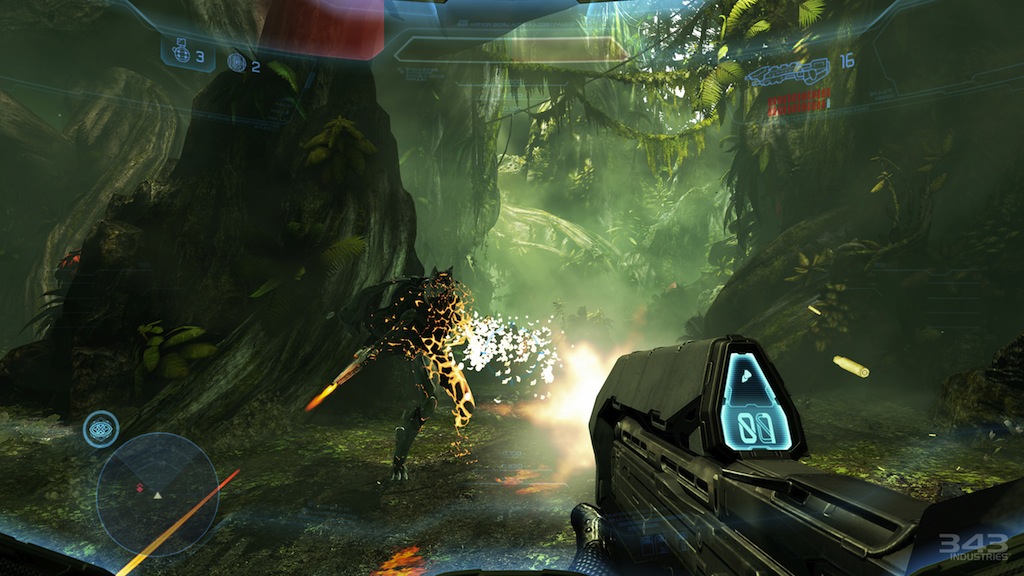Activate the armor ability icon above the radar

tap(101, 428)
